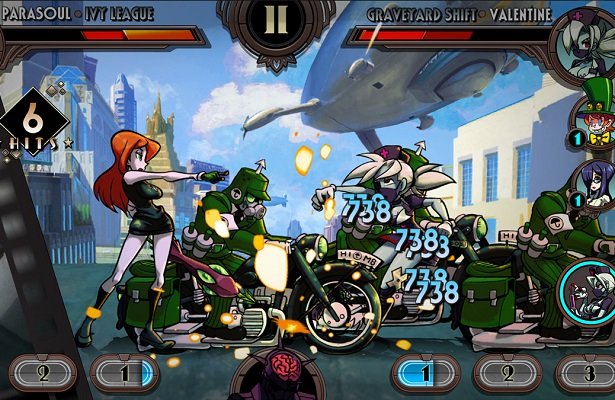Viewport: 615px width, 400px height.
Task: Tap the left-hand special move 2 button
Action: point(42,374)
